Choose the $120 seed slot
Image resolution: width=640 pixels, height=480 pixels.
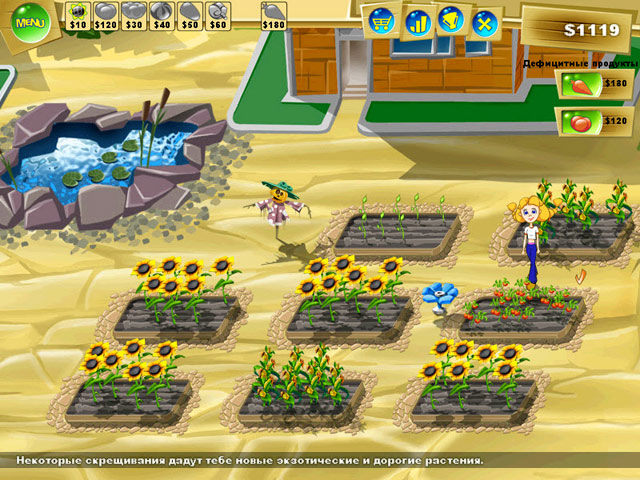[x=105, y=14]
